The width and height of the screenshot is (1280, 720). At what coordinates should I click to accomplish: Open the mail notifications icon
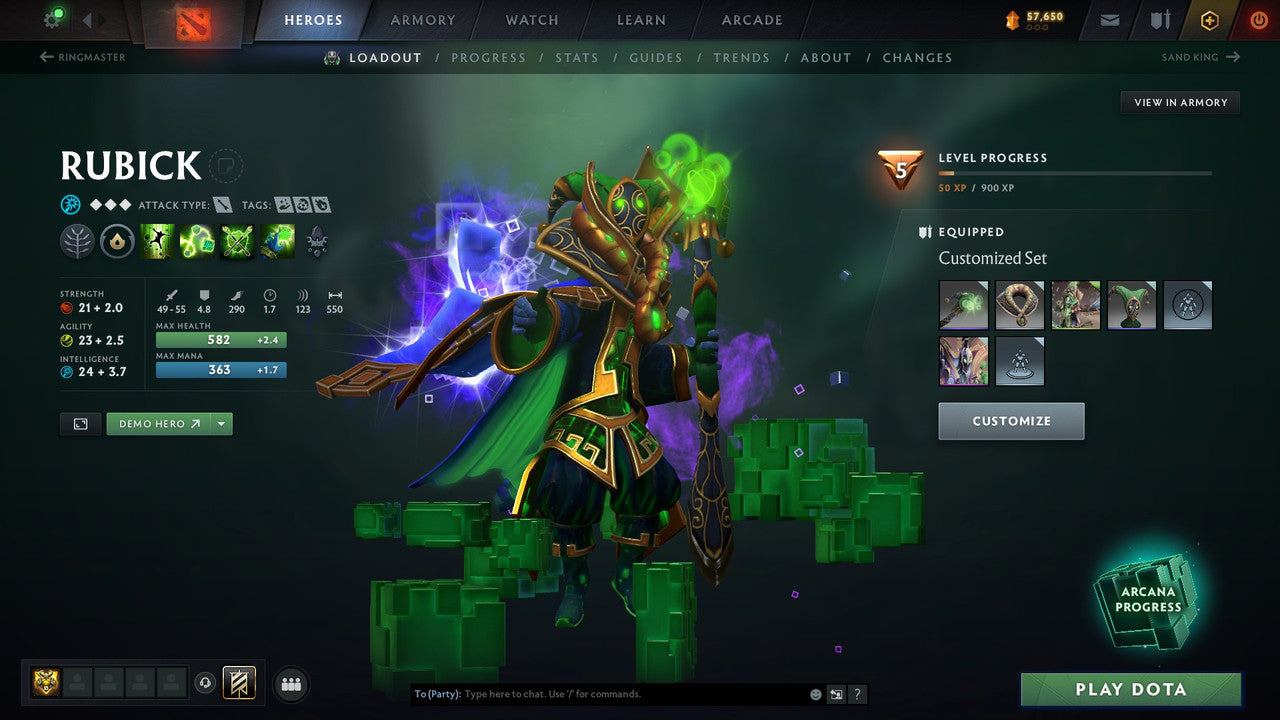coord(1108,19)
